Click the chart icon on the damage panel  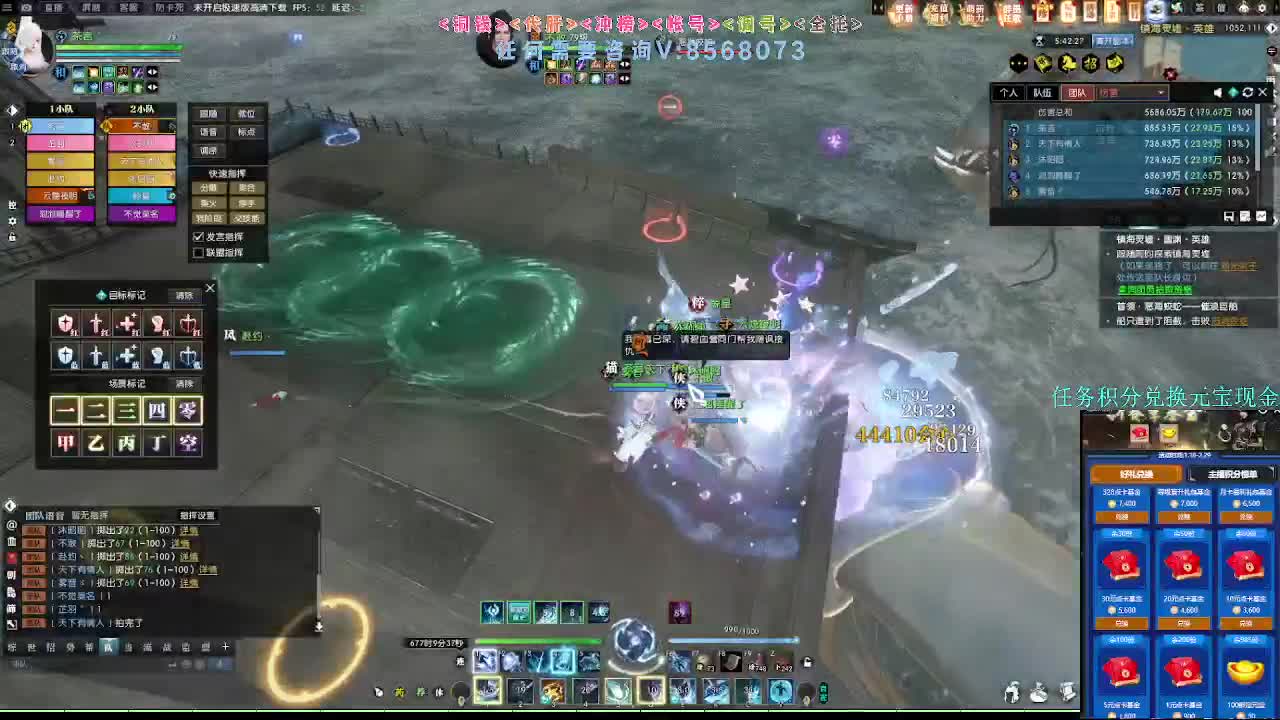tap(1262, 216)
